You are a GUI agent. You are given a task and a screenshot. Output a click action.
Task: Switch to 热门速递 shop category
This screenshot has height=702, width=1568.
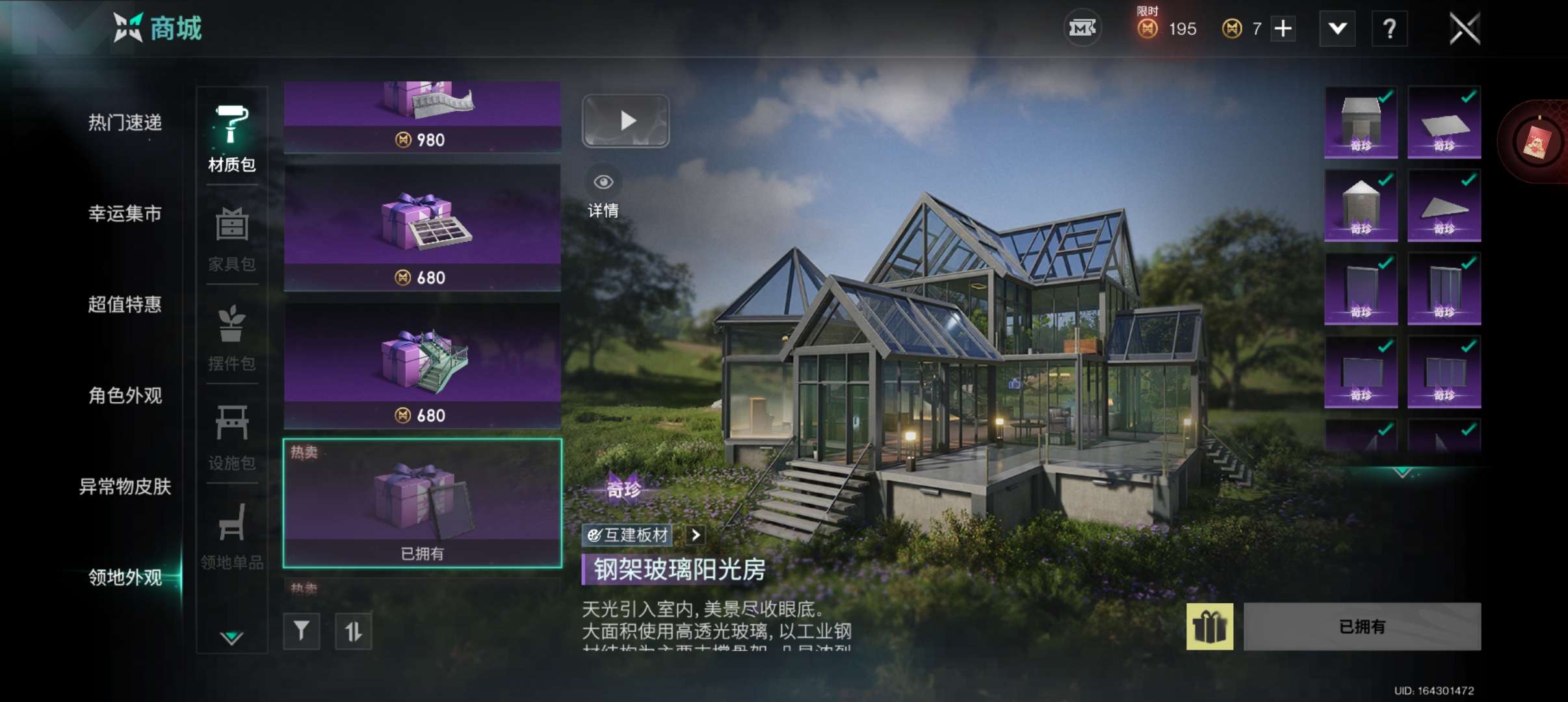tap(125, 122)
